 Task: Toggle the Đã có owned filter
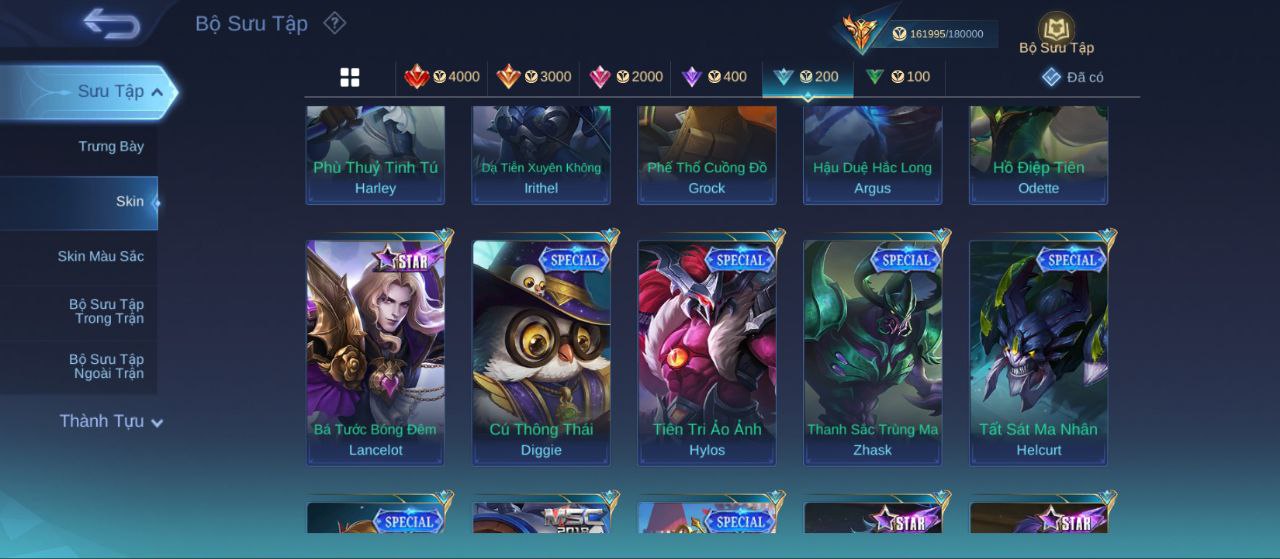[x=1073, y=77]
